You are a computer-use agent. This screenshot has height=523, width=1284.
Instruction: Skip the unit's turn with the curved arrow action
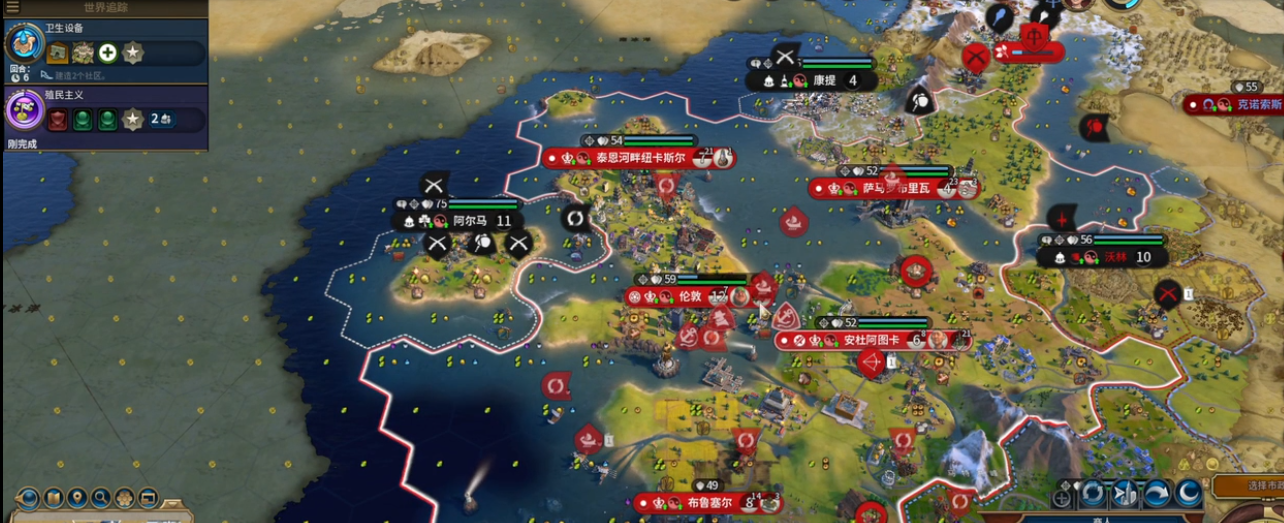pos(1157,493)
